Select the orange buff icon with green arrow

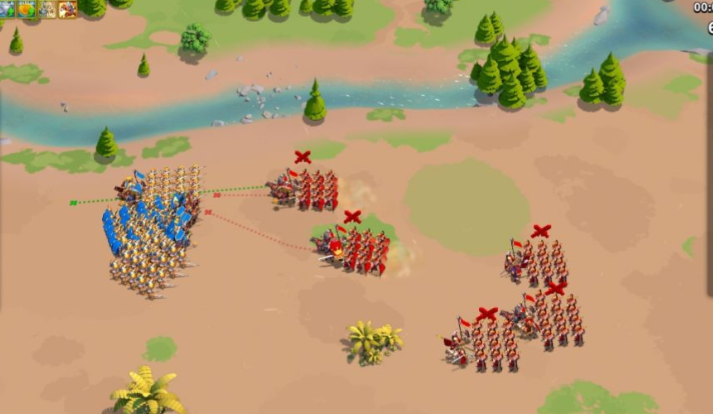pyautogui.click(x=27, y=9)
